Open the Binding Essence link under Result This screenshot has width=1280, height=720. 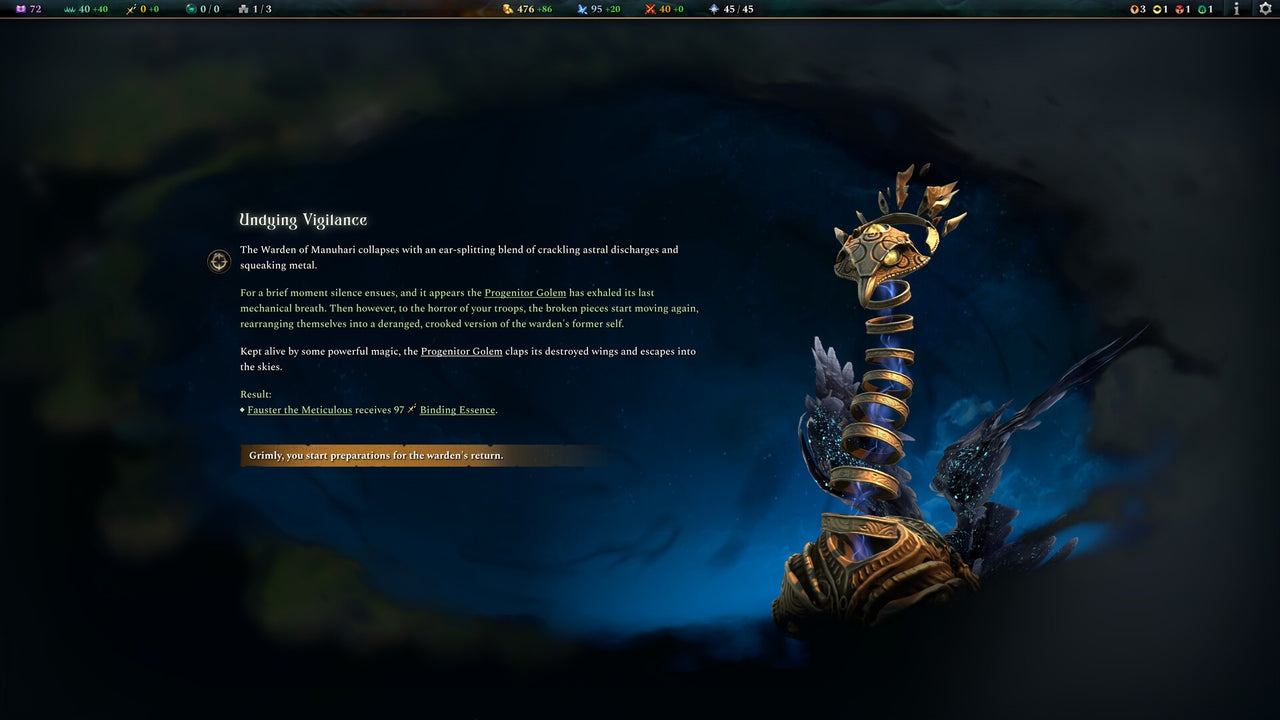click(x=456, y=409)
